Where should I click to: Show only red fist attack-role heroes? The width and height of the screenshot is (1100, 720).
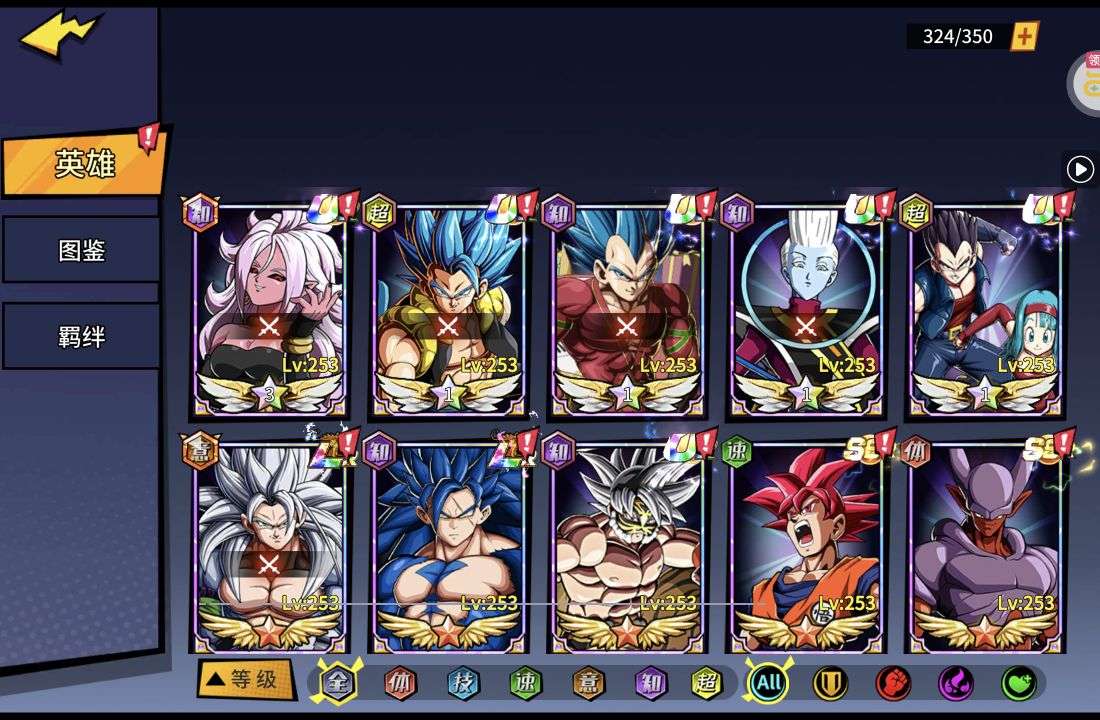click(x=893, y=683)
